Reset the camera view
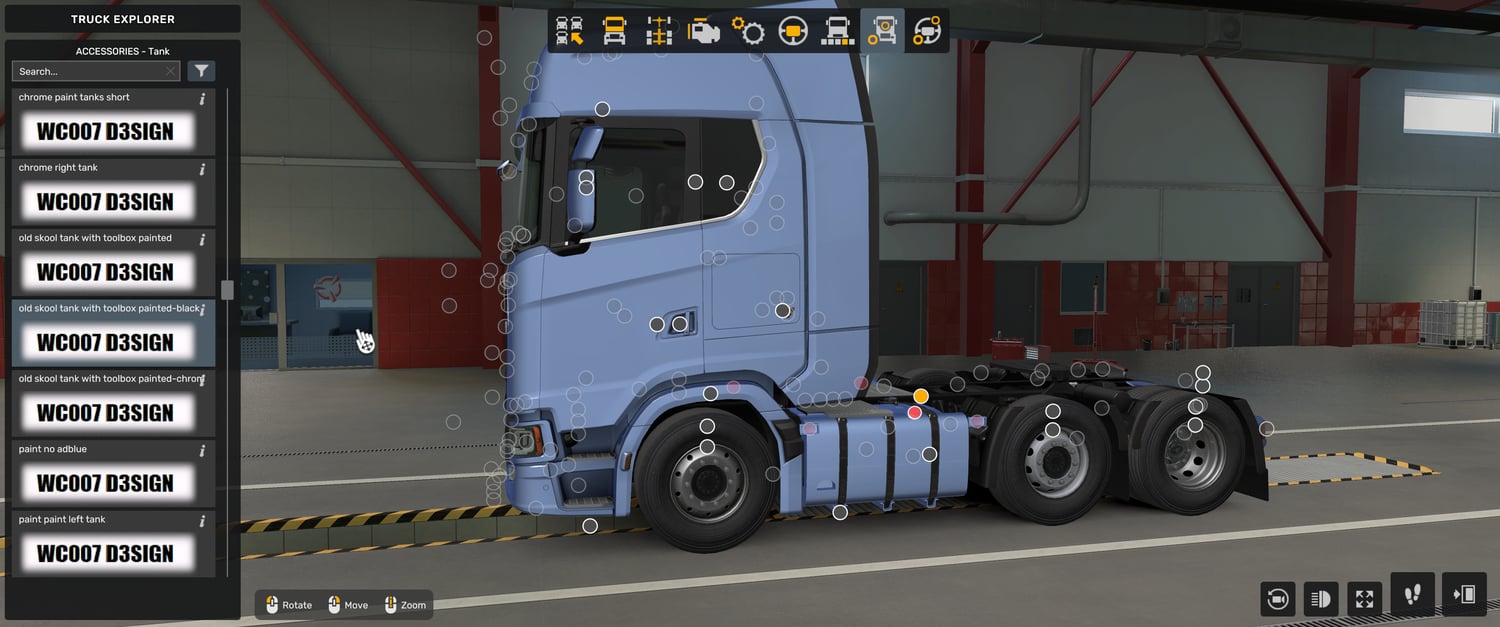Viewport: 1500px width, 627px height. pyautogui.click(x=1277, y=598)
